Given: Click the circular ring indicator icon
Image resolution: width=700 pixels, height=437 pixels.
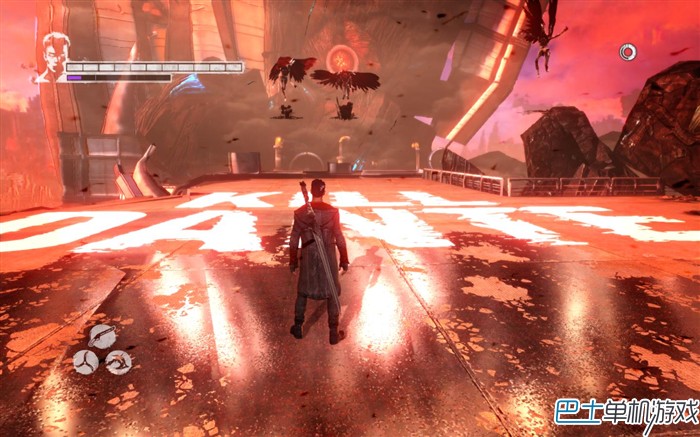Looking at the screenshot, I should pos(627,51).
